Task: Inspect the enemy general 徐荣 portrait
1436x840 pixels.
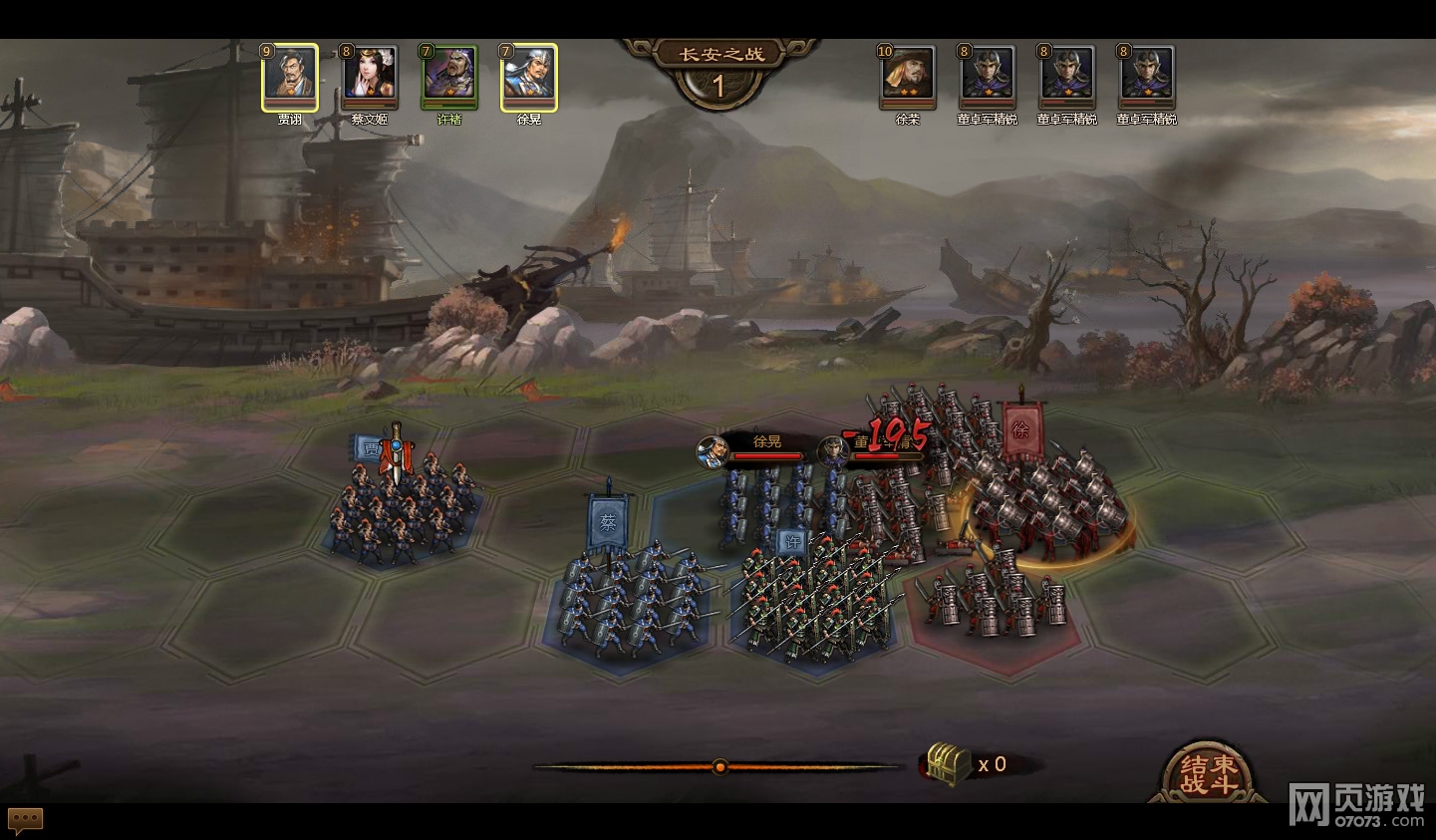Action: 908,76
